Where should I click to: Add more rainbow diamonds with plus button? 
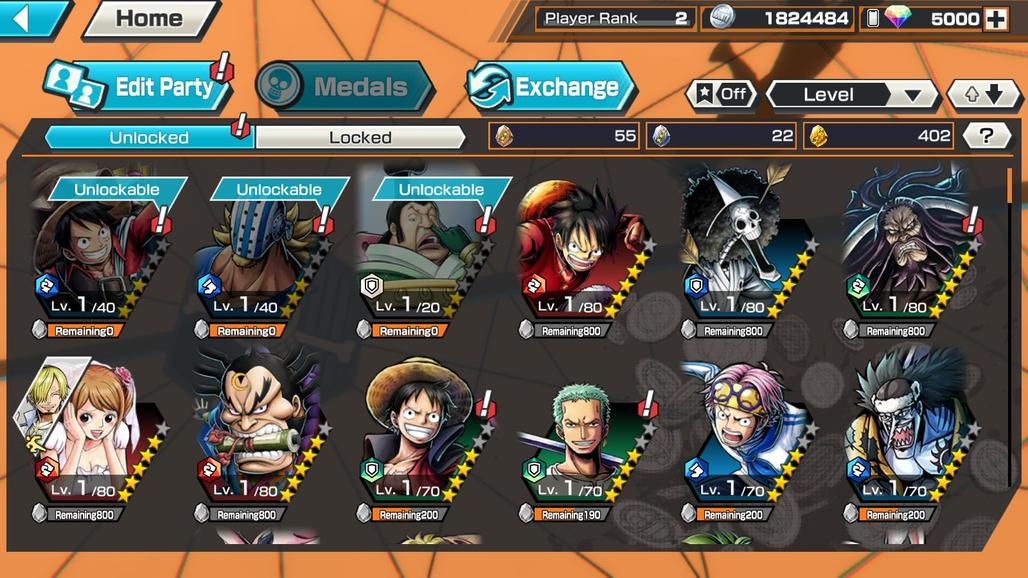pos(996,18)
